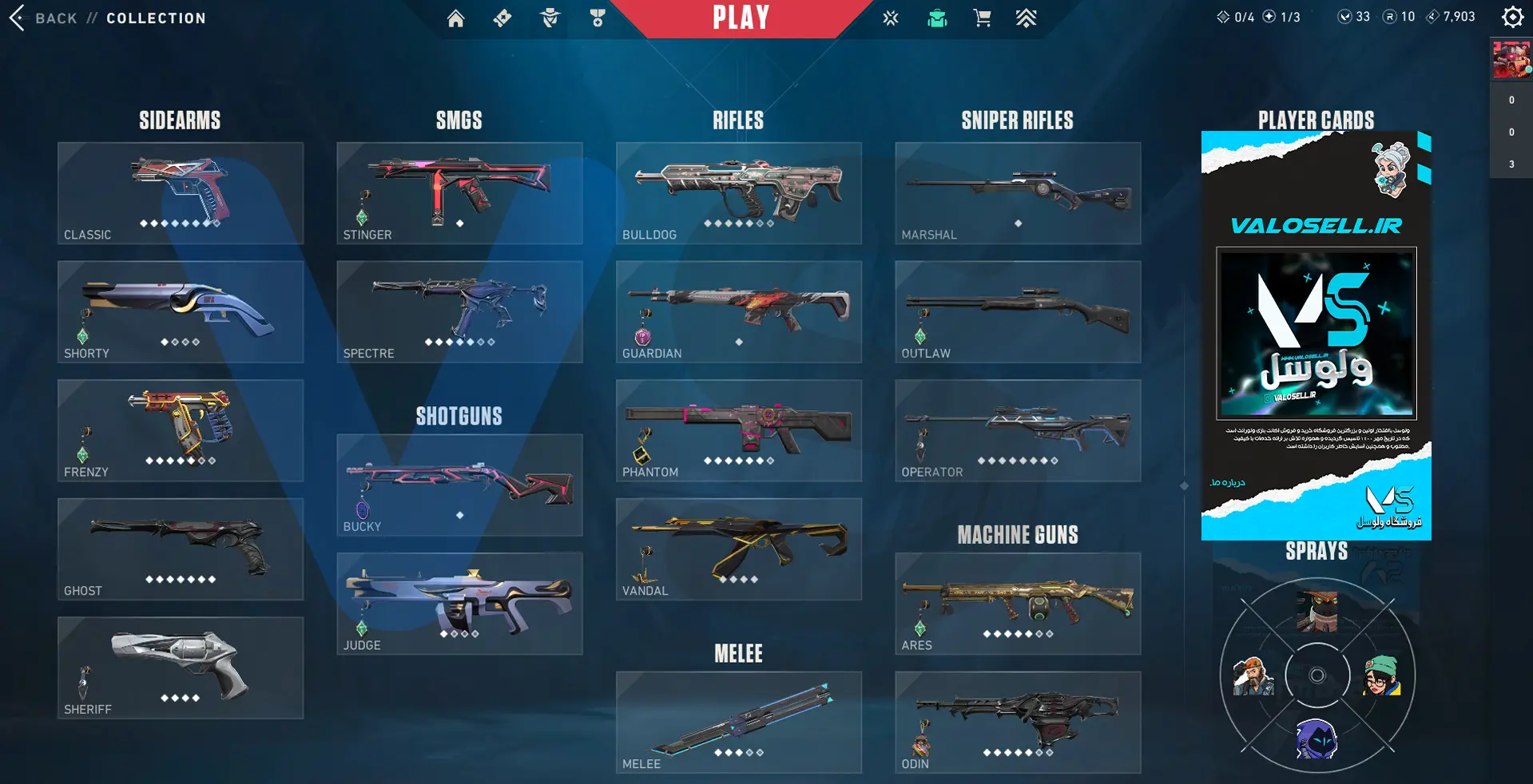This screenshot has width=1533, height=784.
Task: Select the Operator sniper slot
Action: (x=1018, y=430)
